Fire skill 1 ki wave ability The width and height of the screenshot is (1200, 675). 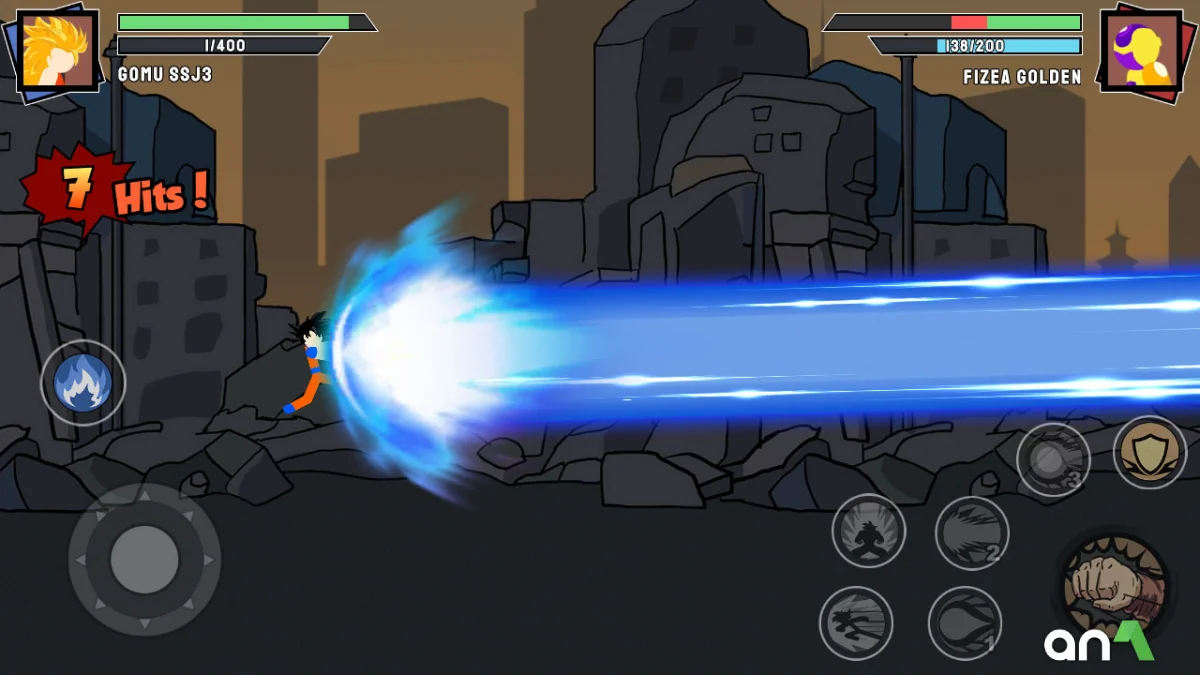965,623
